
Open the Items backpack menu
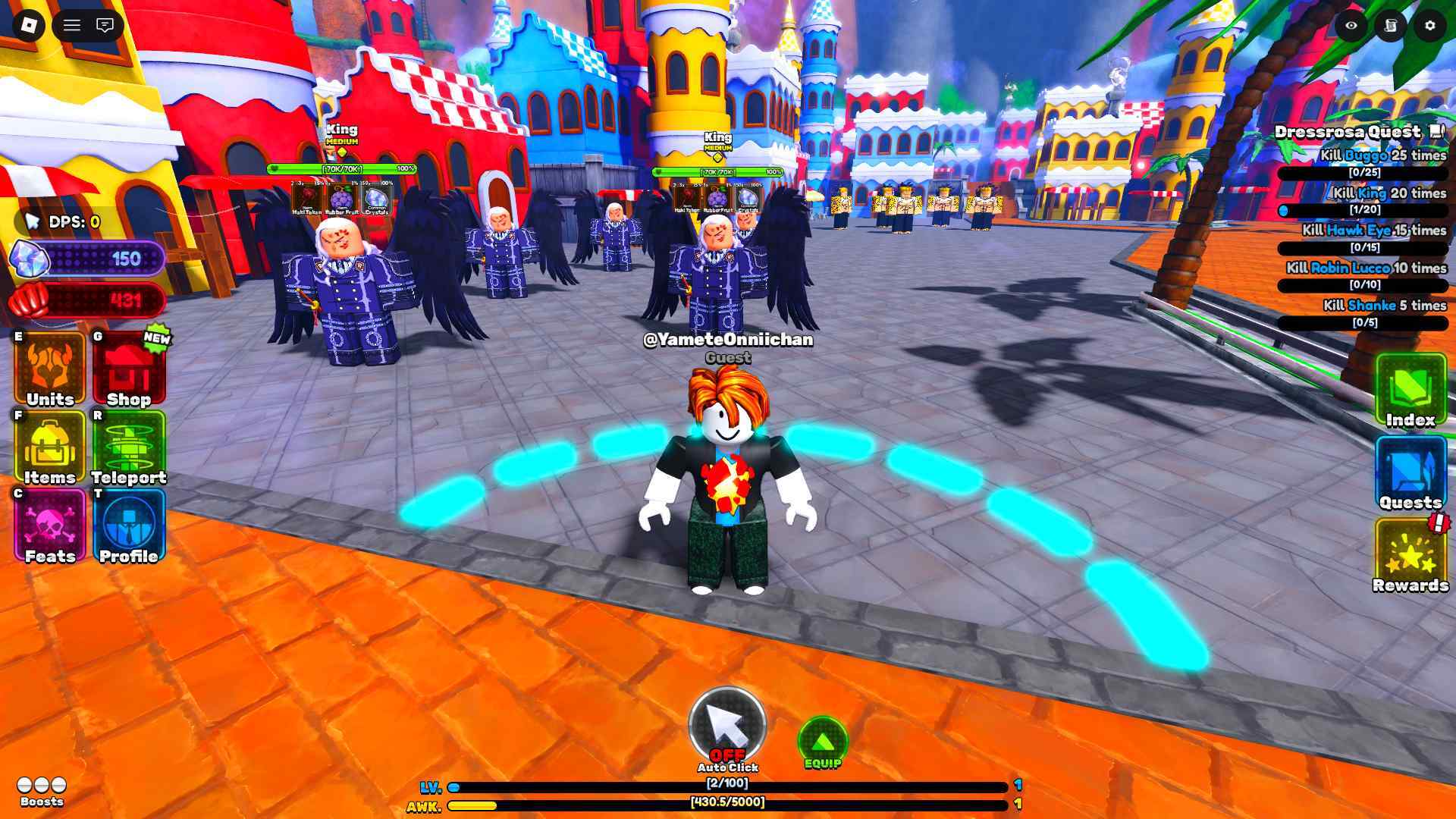[50, 449]
